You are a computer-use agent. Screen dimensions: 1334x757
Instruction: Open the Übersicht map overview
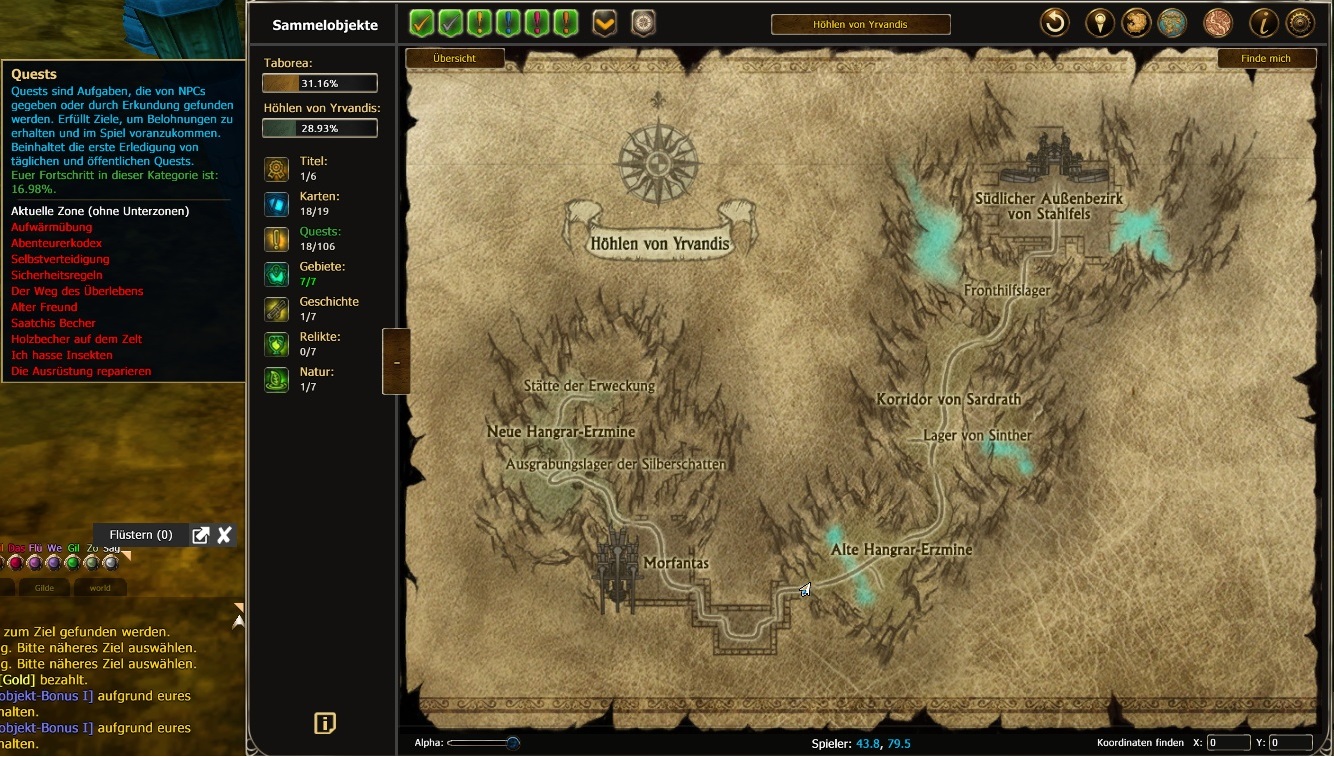coord(454,59)
